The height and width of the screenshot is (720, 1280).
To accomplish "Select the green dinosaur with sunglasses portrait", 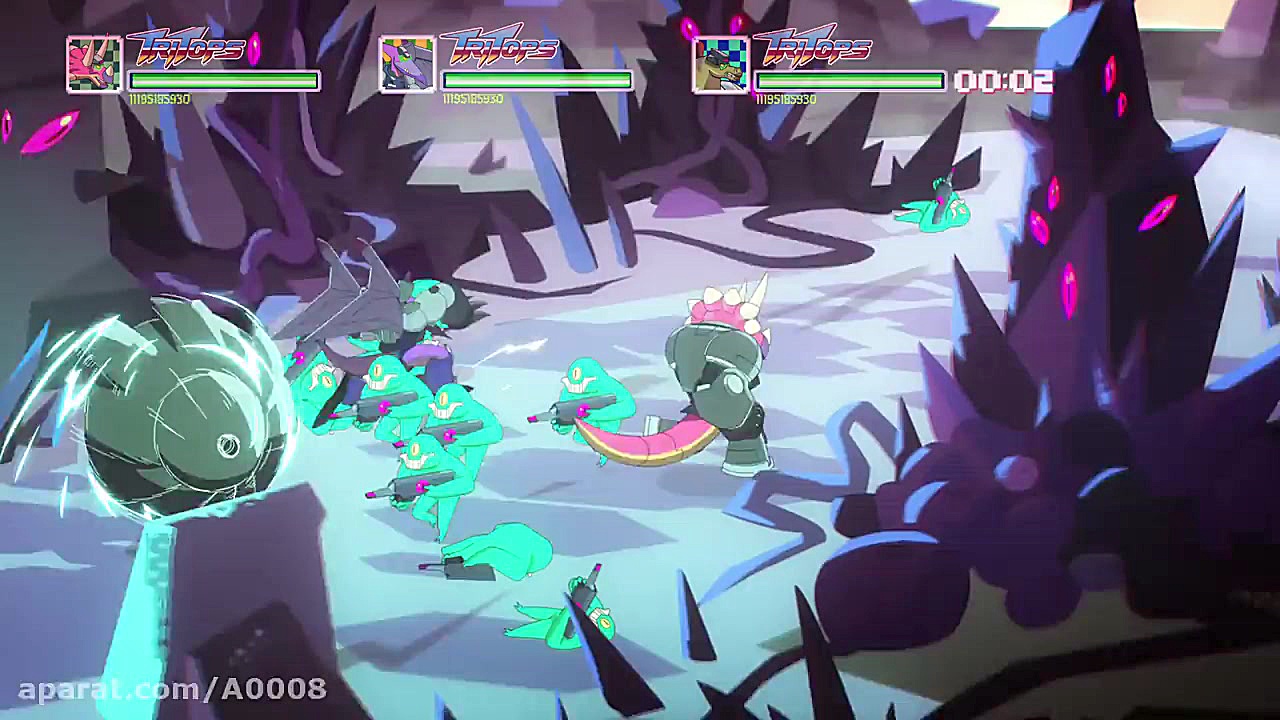I will pyautogui.click(x=720, y=64).
